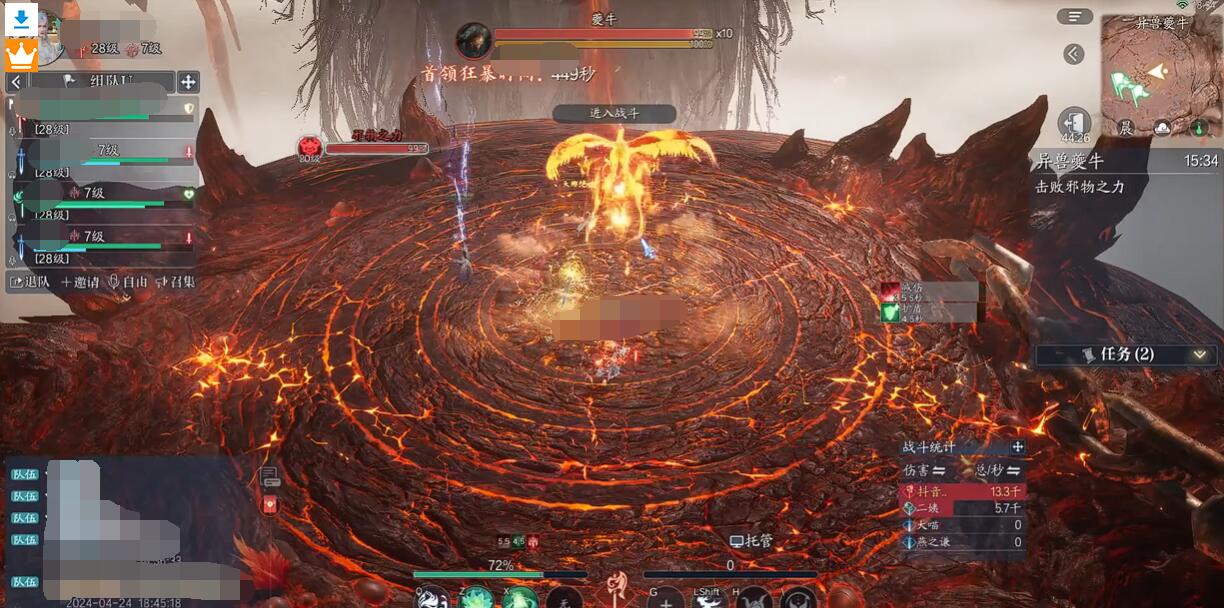
Task: Click the move handle on the team panel
Action: (188, 82)
